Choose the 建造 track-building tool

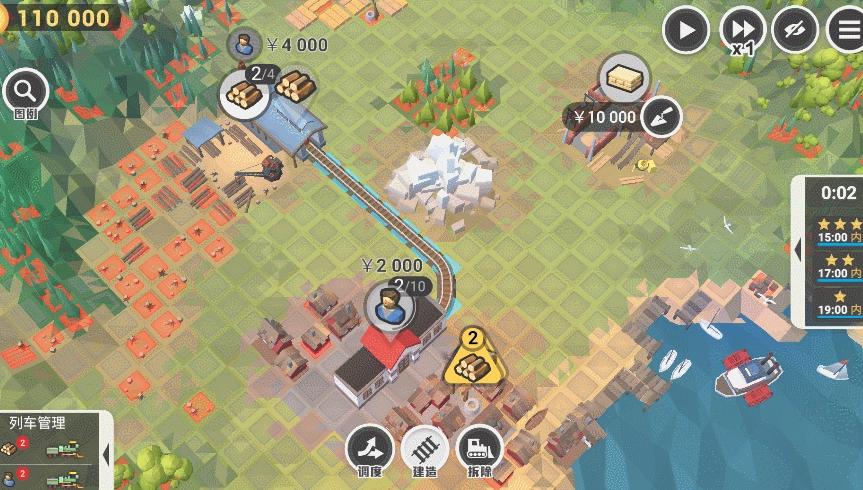[424, 449]
